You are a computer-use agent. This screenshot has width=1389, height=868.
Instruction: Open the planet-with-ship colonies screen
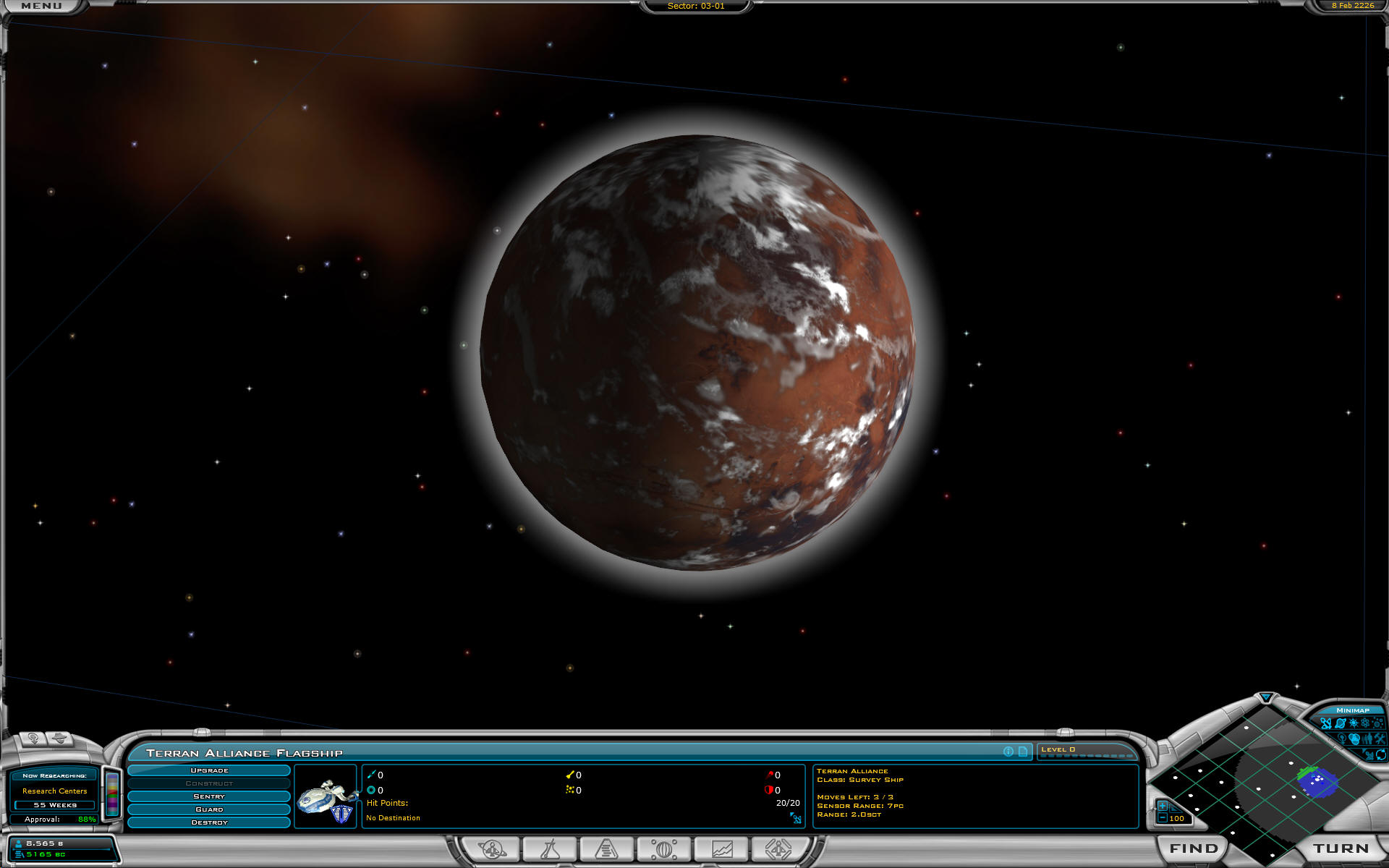[493, 848]
